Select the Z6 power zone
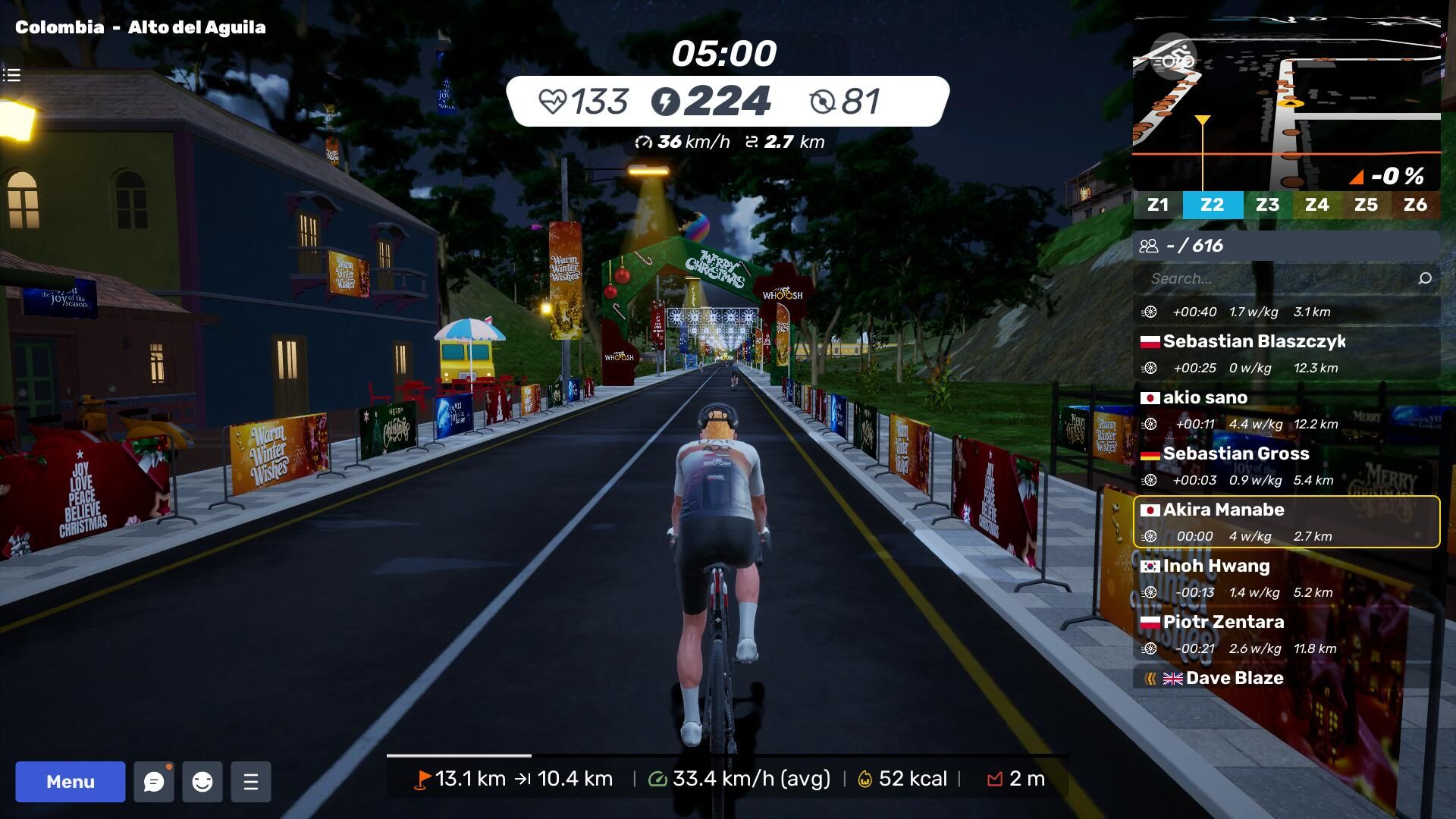1456x819 pixels. click(1415, 205)
